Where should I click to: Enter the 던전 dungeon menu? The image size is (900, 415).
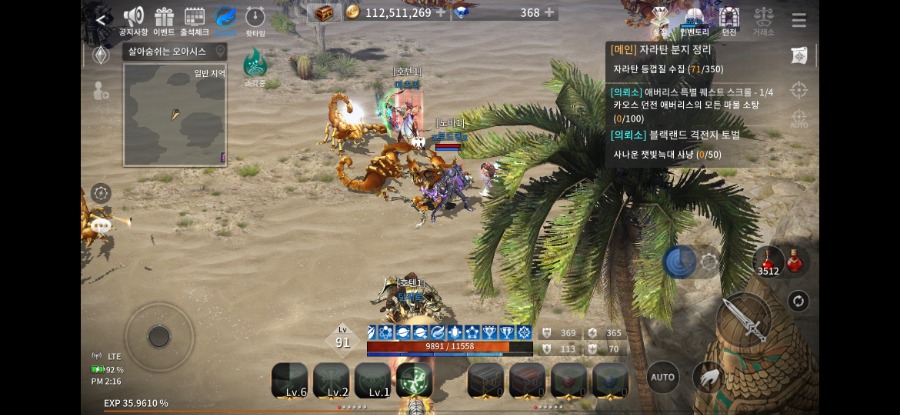pos(729,20)
